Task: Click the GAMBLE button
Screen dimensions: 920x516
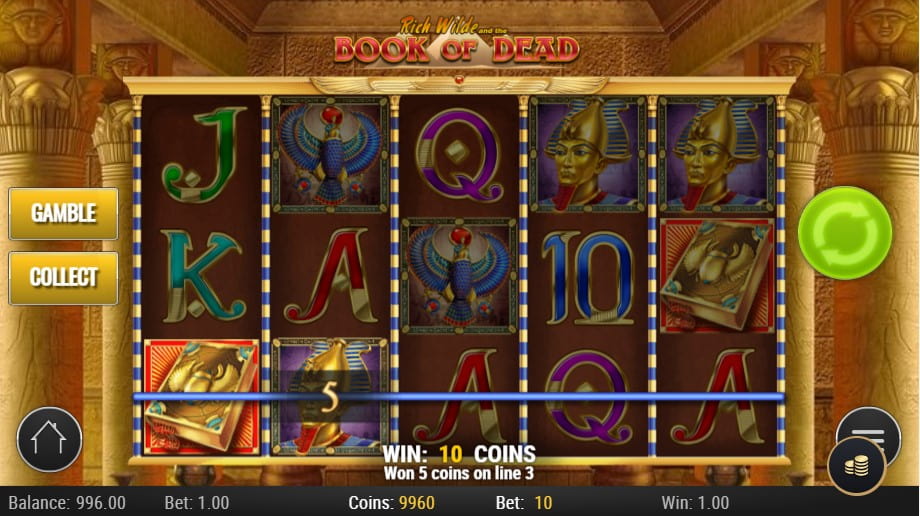Action: pos(63,213)
